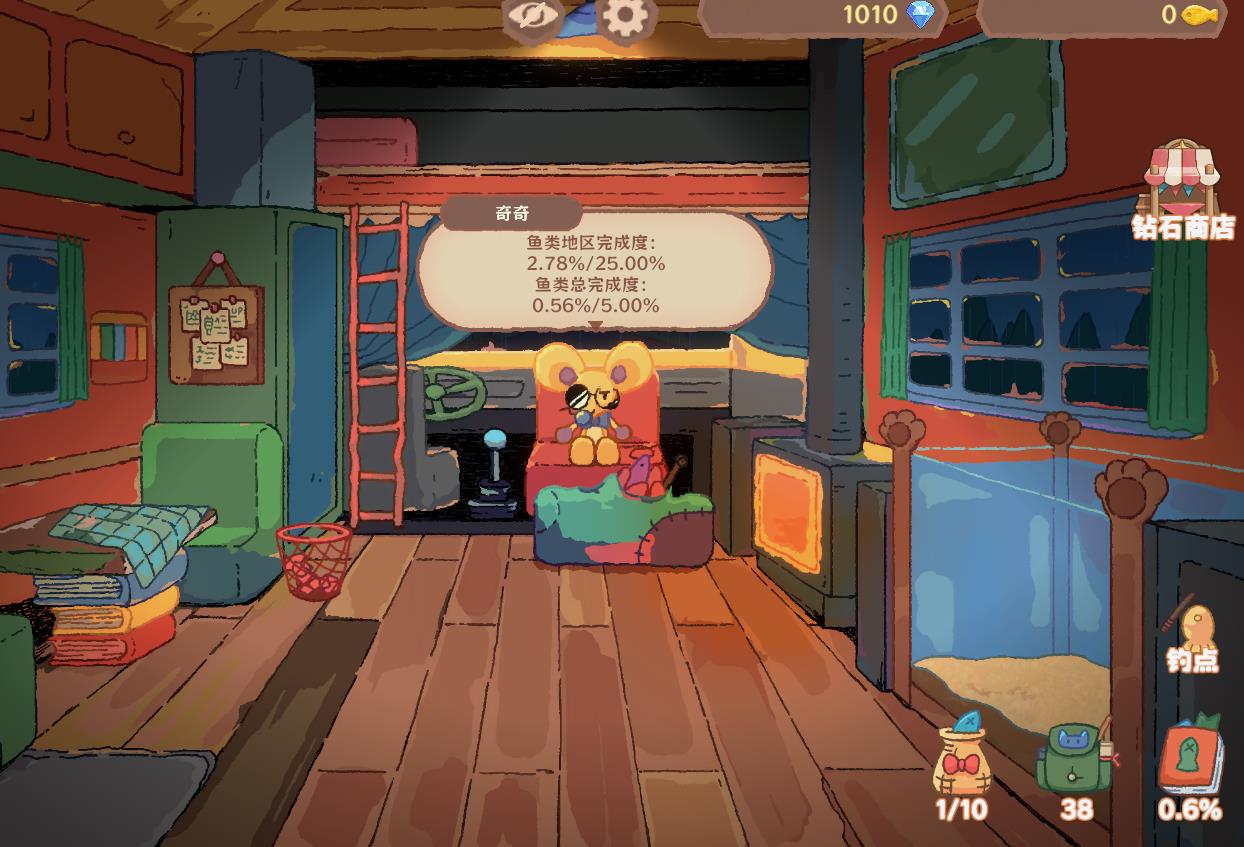Open the gear settings menu
Viewport: 1244px width, 847px height.
point(627,17)
